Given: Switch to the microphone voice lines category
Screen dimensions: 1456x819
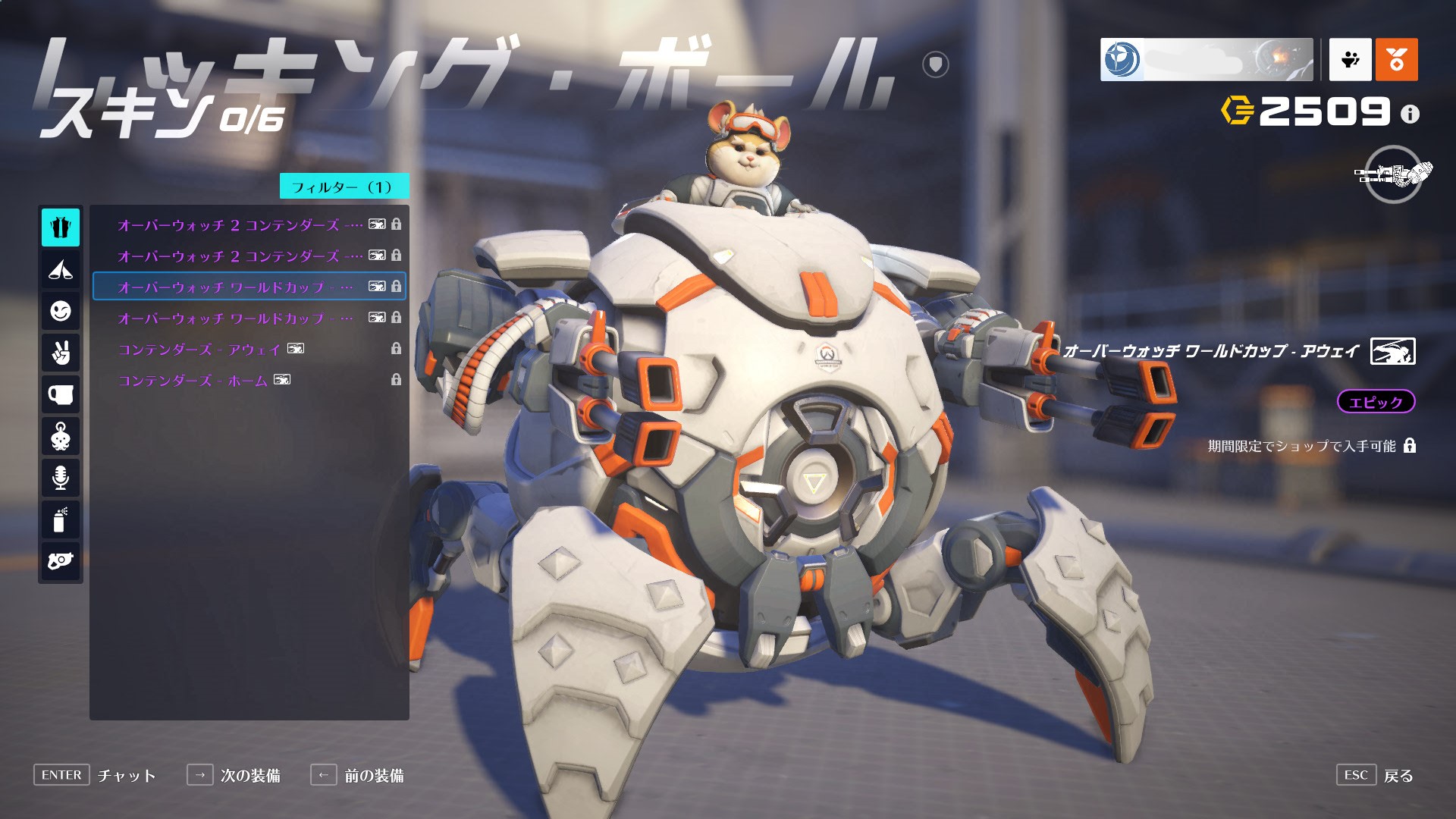Looking at the screenshot, I should tap(61, 478).
